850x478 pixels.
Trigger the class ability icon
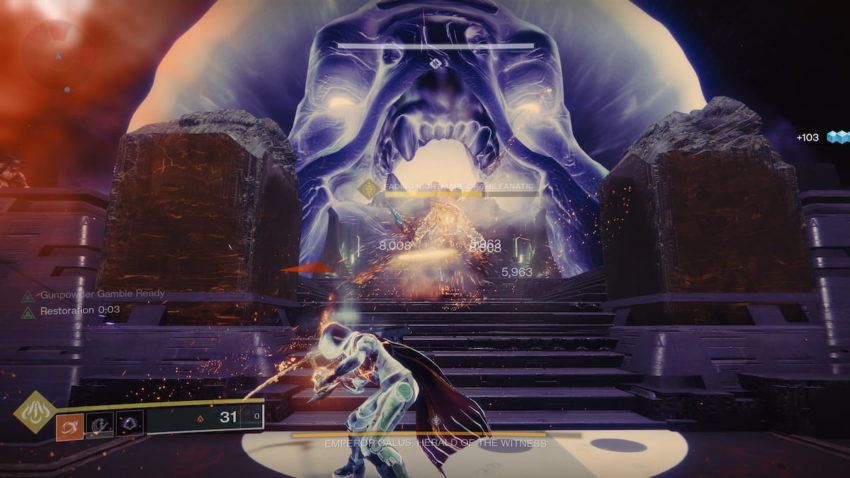click(x=130, y=424)
